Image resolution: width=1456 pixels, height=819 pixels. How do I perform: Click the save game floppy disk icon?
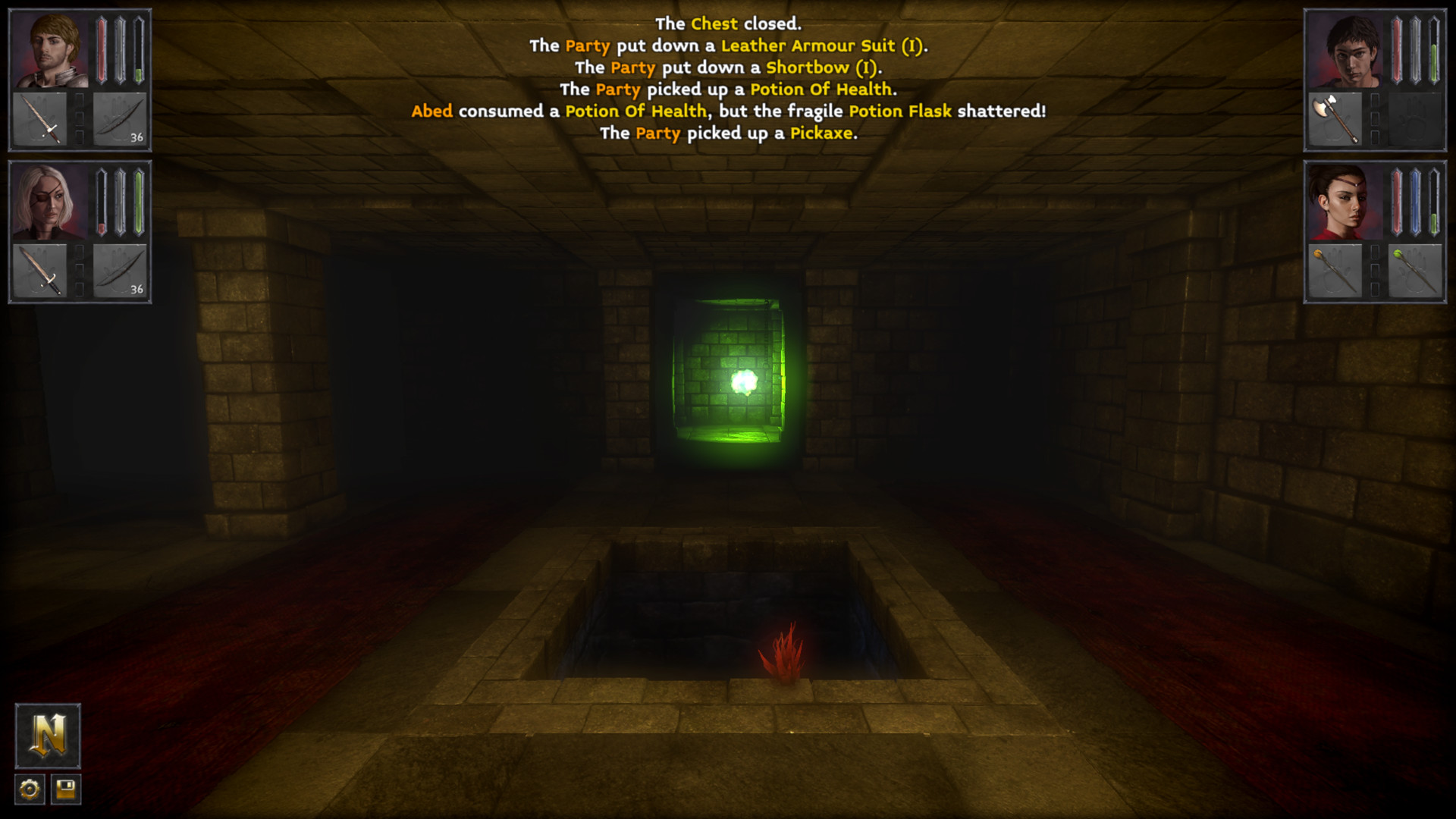(67, 789)
